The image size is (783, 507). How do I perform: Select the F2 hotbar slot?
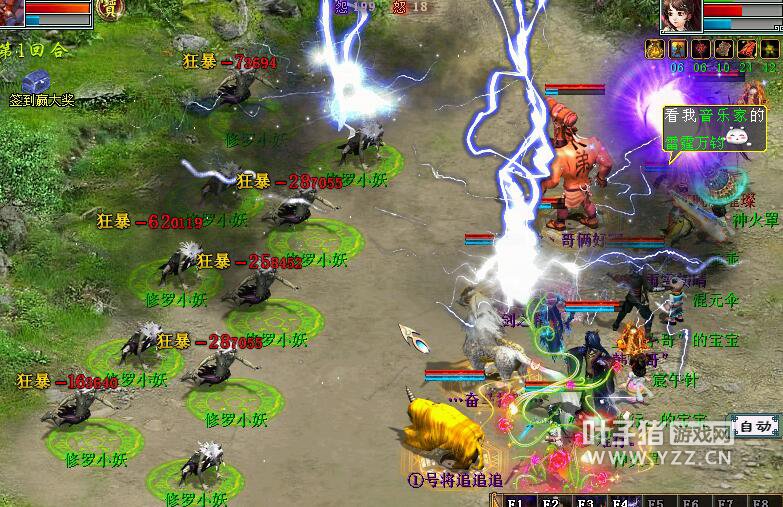click(x=552, y=501)
